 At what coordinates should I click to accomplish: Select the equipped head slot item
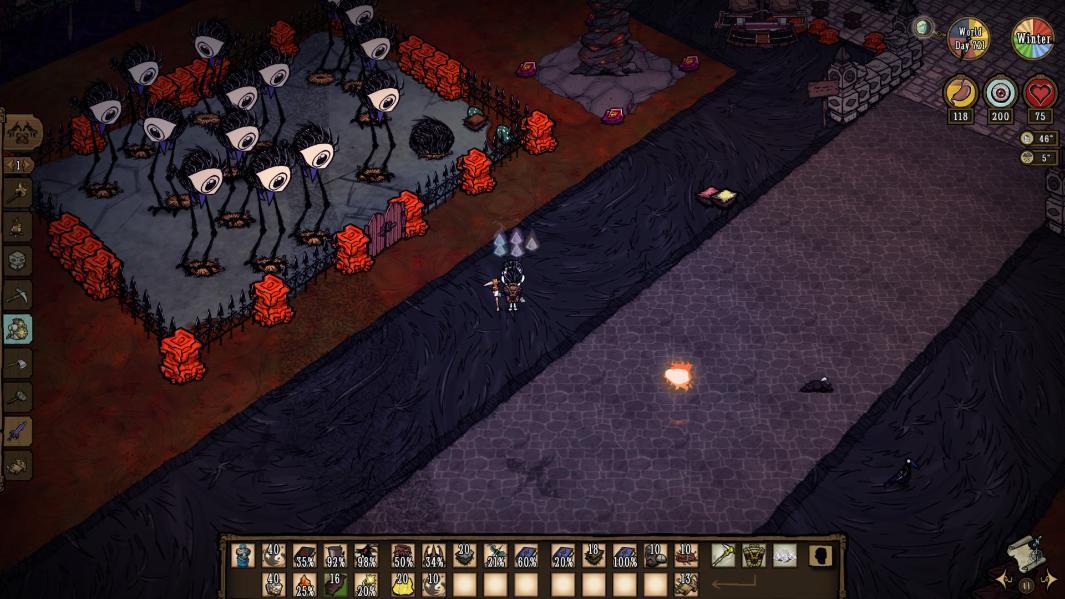tap(785, 555)
